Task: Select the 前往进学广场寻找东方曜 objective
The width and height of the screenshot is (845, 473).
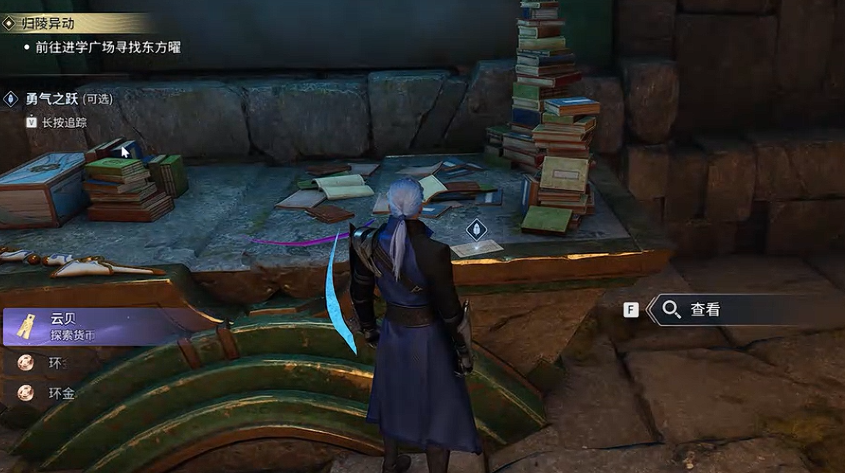Action: [x=110, y=47]
